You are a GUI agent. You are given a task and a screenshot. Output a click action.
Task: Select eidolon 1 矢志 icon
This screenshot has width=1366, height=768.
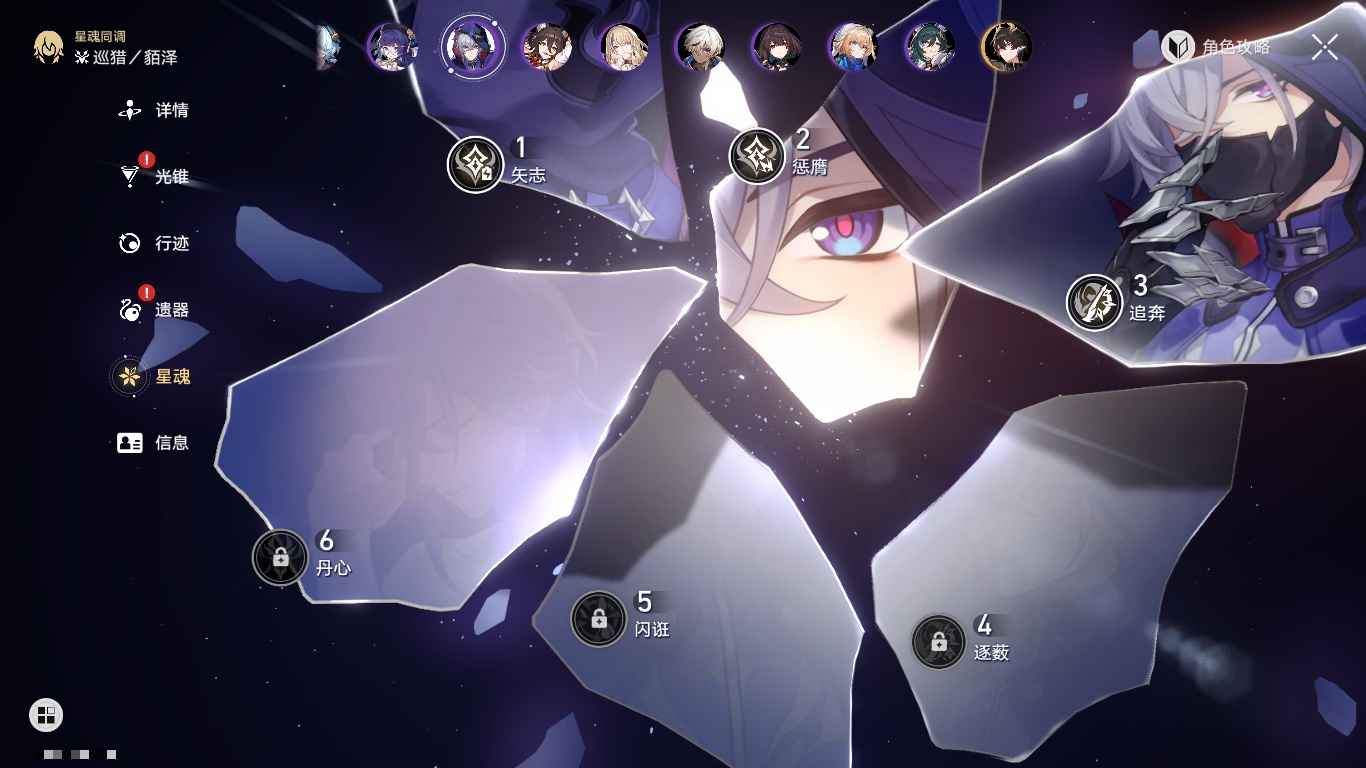click(x=475, y=164)
